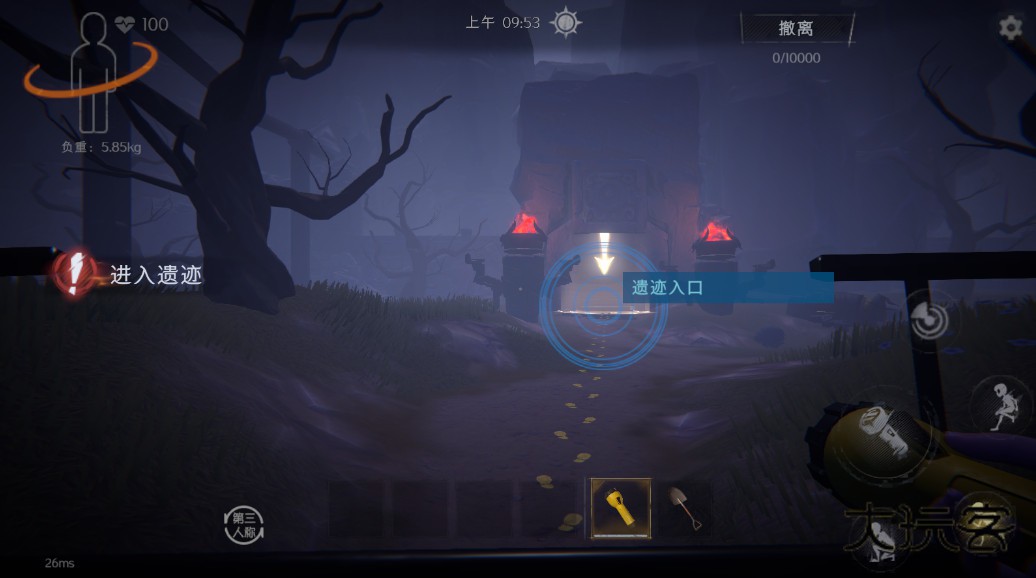Tap the 遗迹入口 waypoint label
The width and height of the screenshot is (1036, 578).
point(727,288)
